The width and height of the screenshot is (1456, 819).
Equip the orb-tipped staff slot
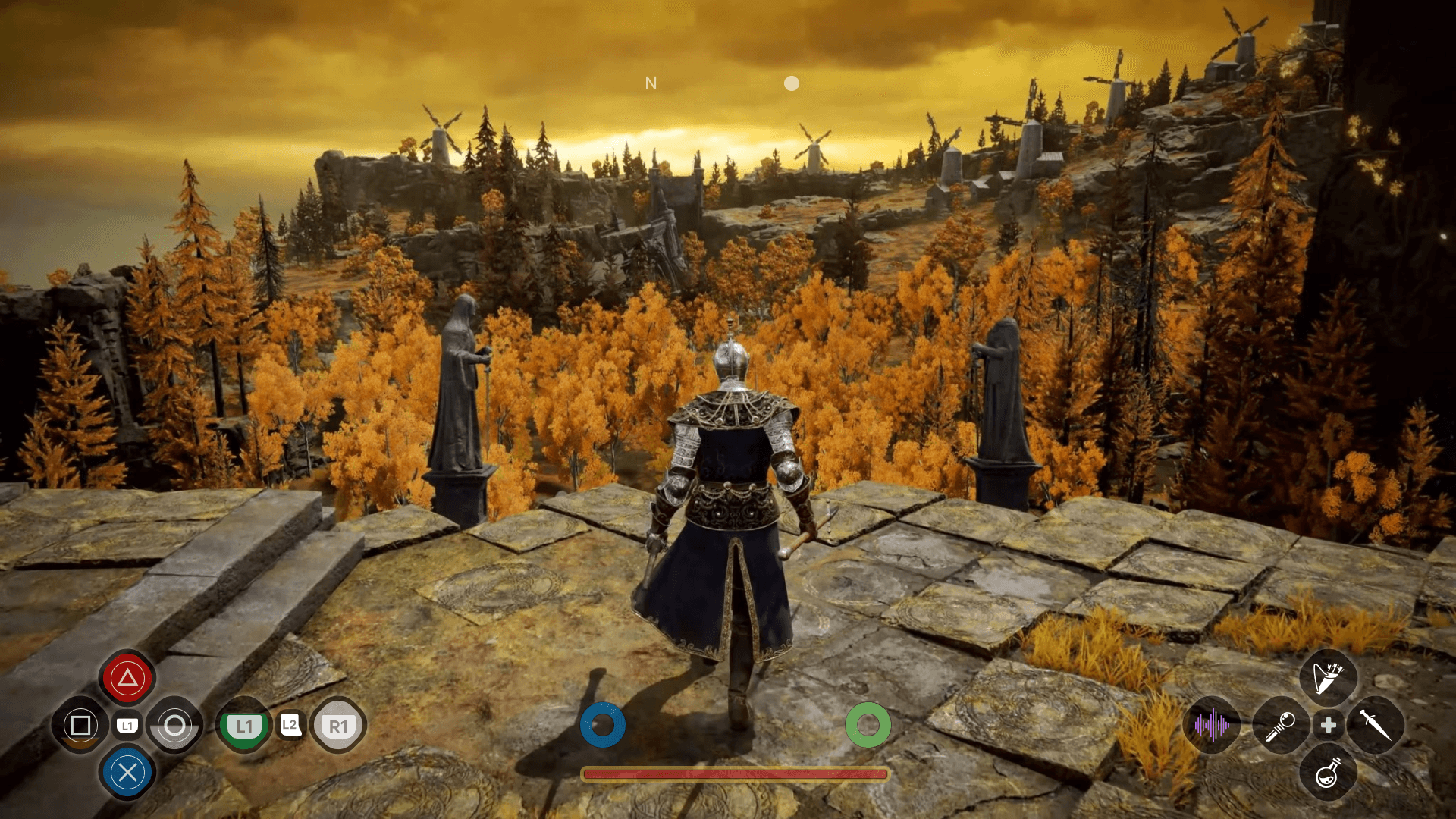click(1281, 726)
